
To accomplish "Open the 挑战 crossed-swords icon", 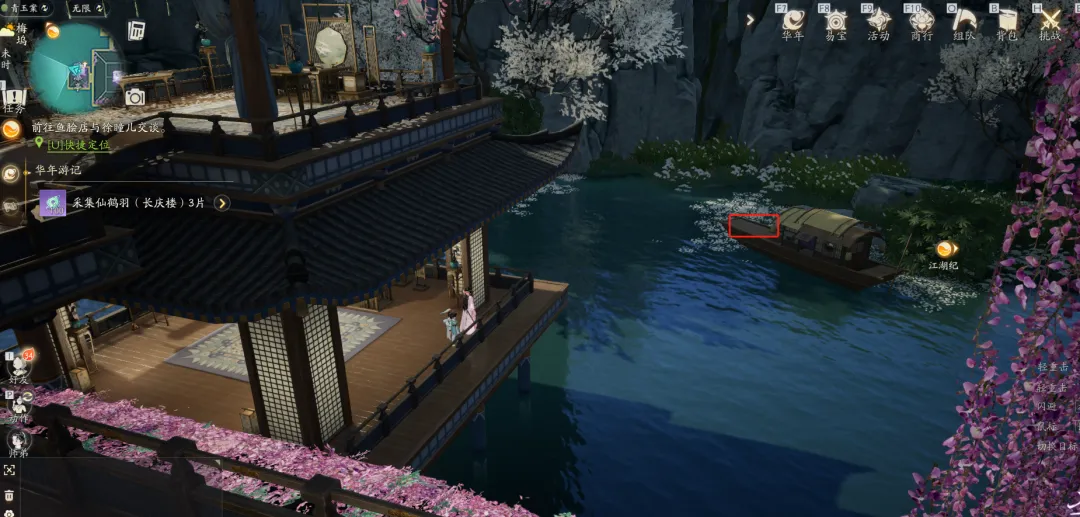I will click(x=1049, y=20).
